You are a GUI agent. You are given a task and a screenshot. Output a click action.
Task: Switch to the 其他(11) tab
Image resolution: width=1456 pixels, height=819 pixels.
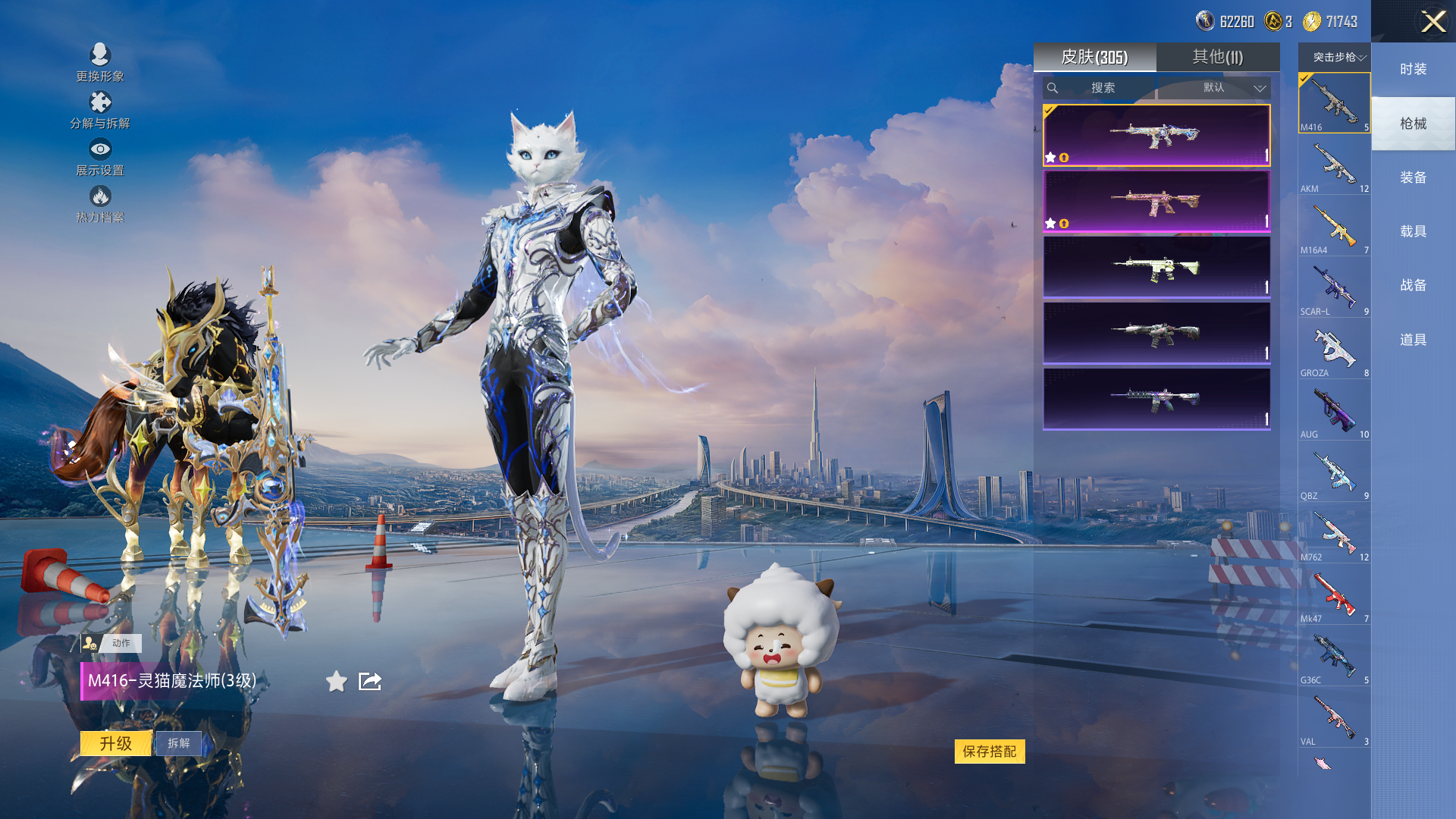click(1217, 57)
